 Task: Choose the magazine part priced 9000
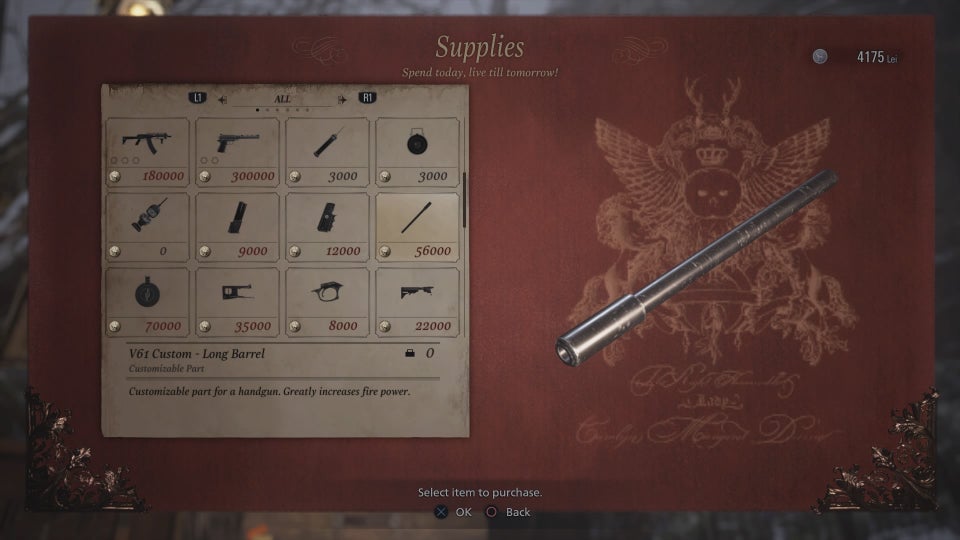(237, 226)
